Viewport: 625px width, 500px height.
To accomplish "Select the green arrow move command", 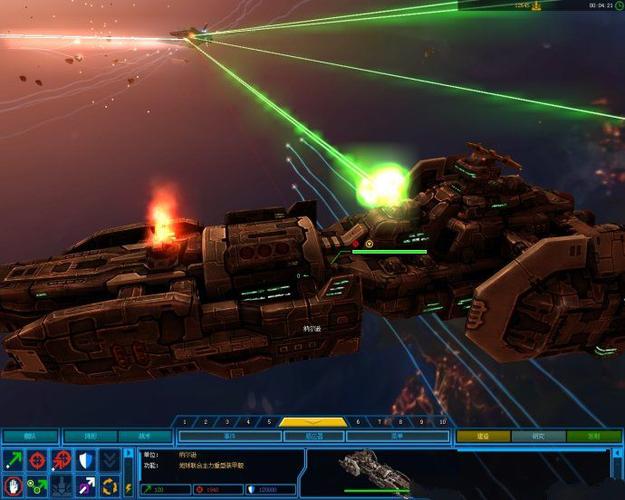I will (13, 460).
